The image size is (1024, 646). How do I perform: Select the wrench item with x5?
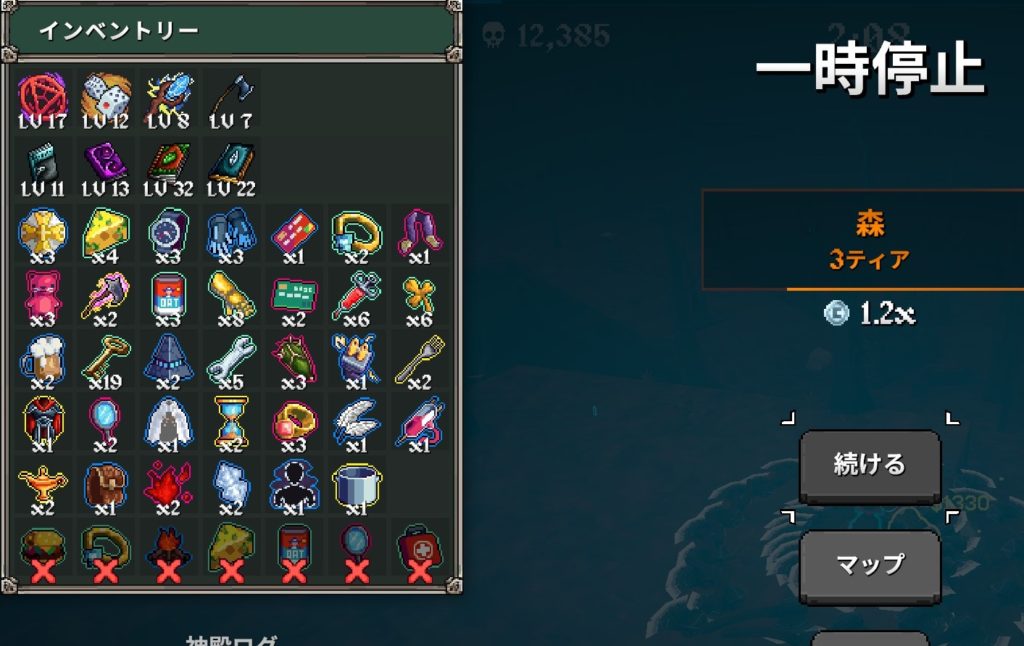231,358
